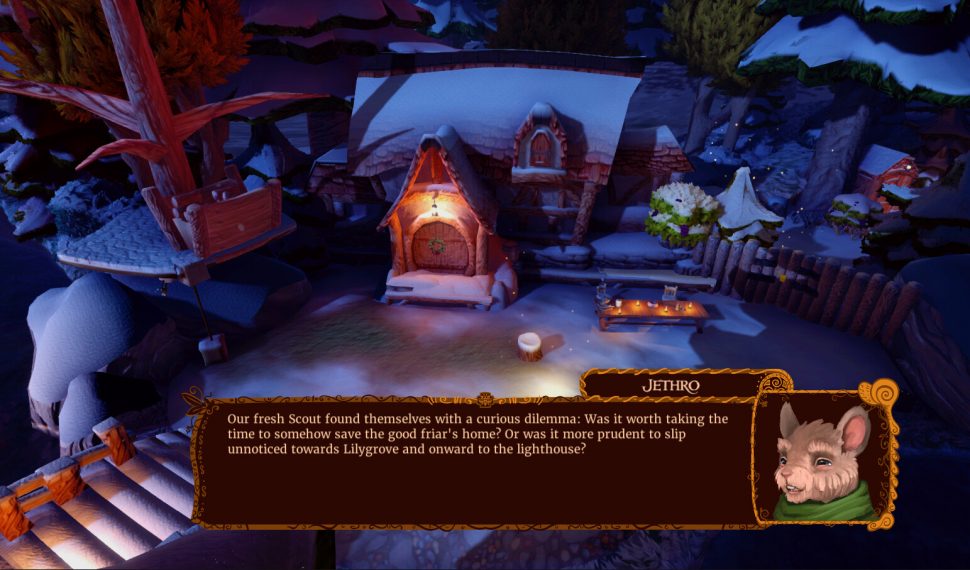The width and height of the screenshot is (970, 570).
Task: Advance the narration in the dialogue text box
Action: pyautogui.click(x=476, y=458)
